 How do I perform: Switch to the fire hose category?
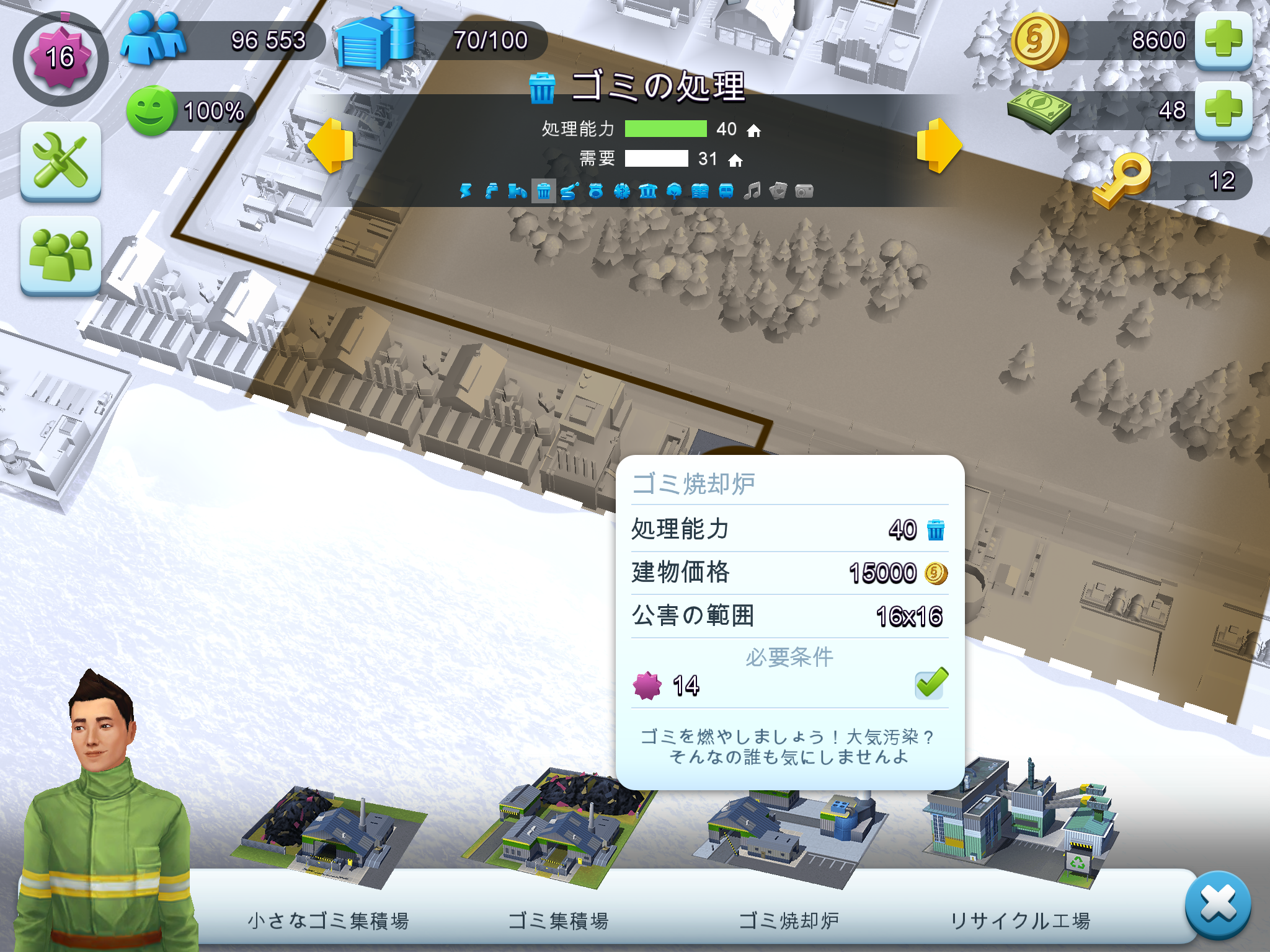pyautogui.click(x=569, y=191)
